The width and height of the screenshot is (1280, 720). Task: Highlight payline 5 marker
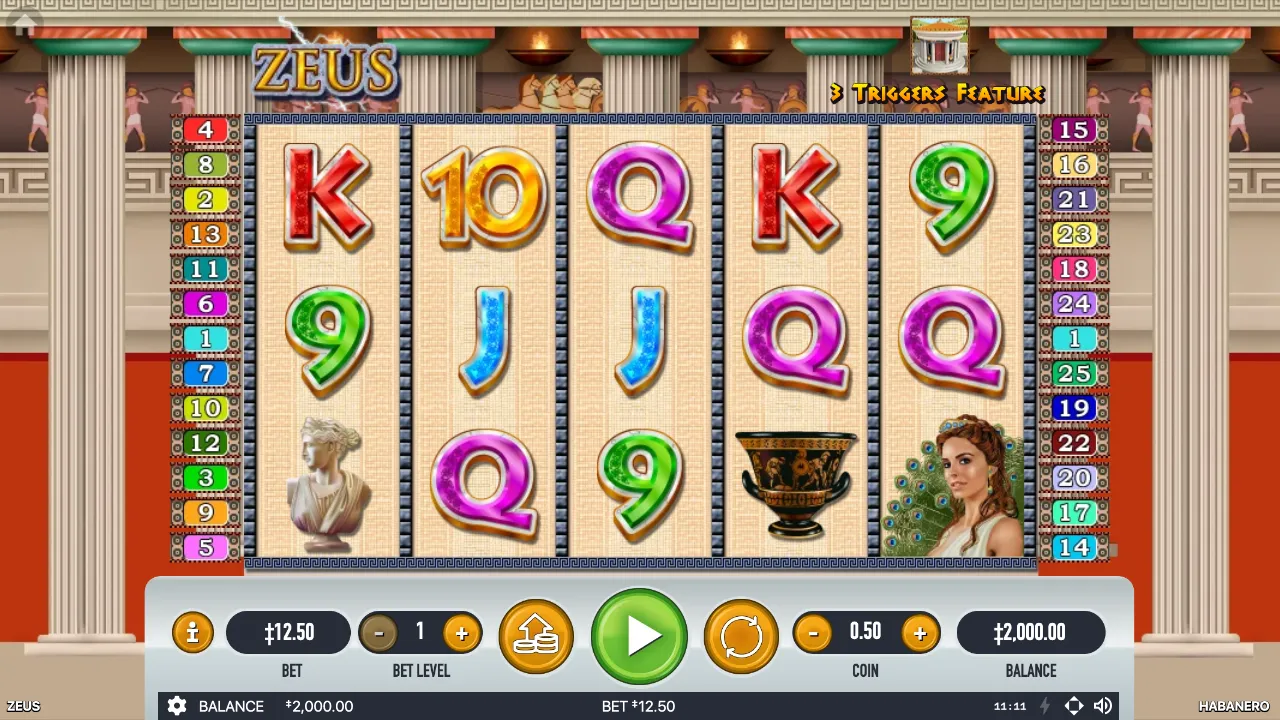[x=205, y=548]
